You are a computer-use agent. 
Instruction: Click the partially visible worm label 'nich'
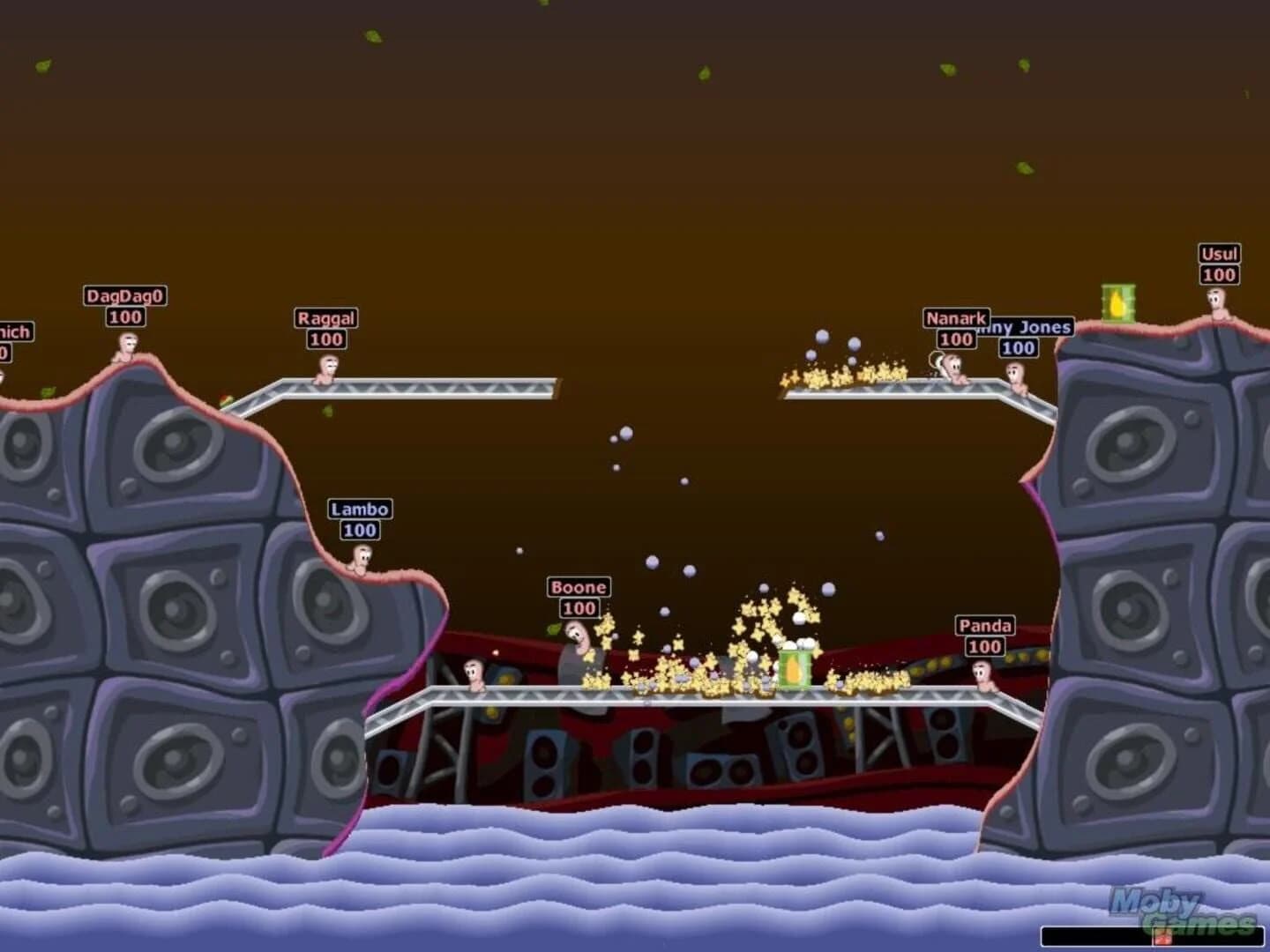tap(13, 331)
